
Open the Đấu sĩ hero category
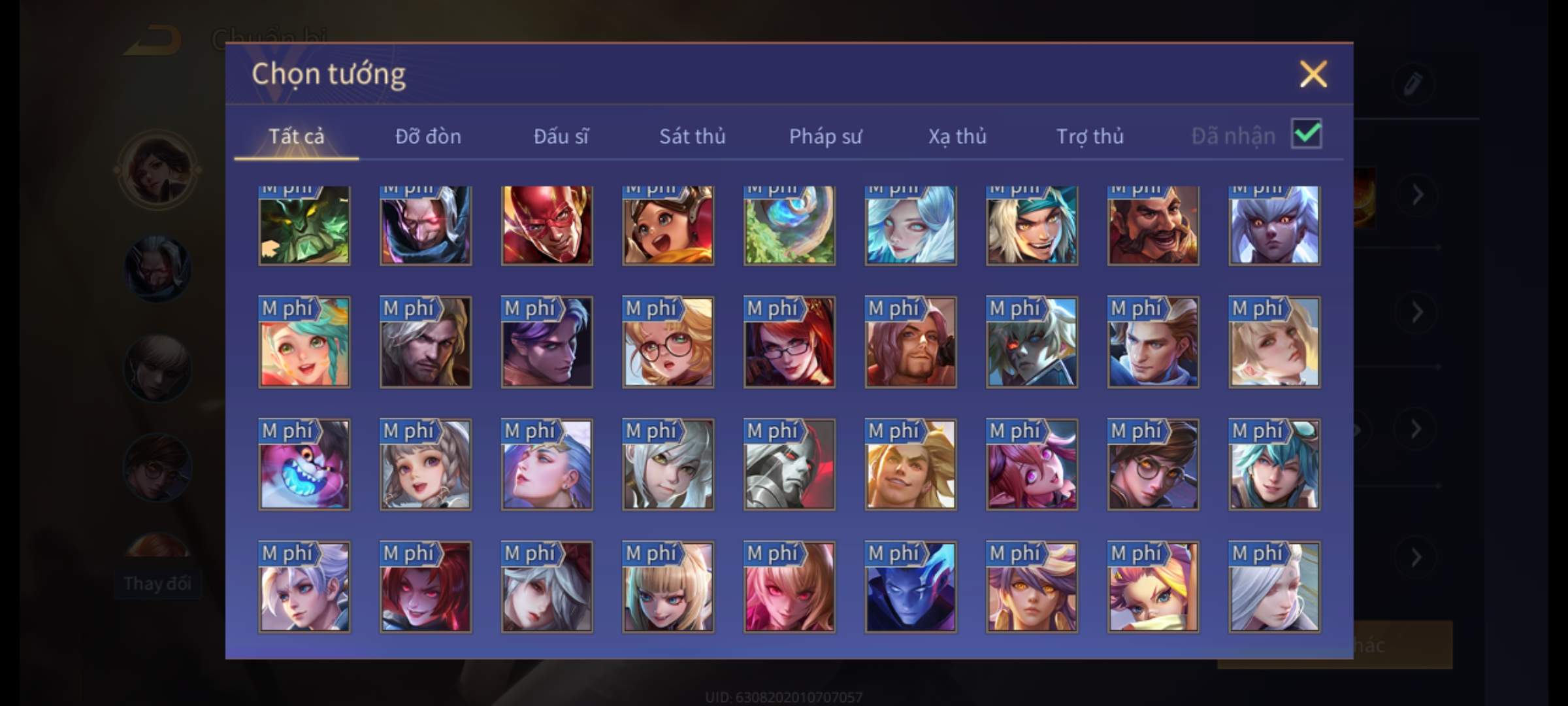coord(561,136)
